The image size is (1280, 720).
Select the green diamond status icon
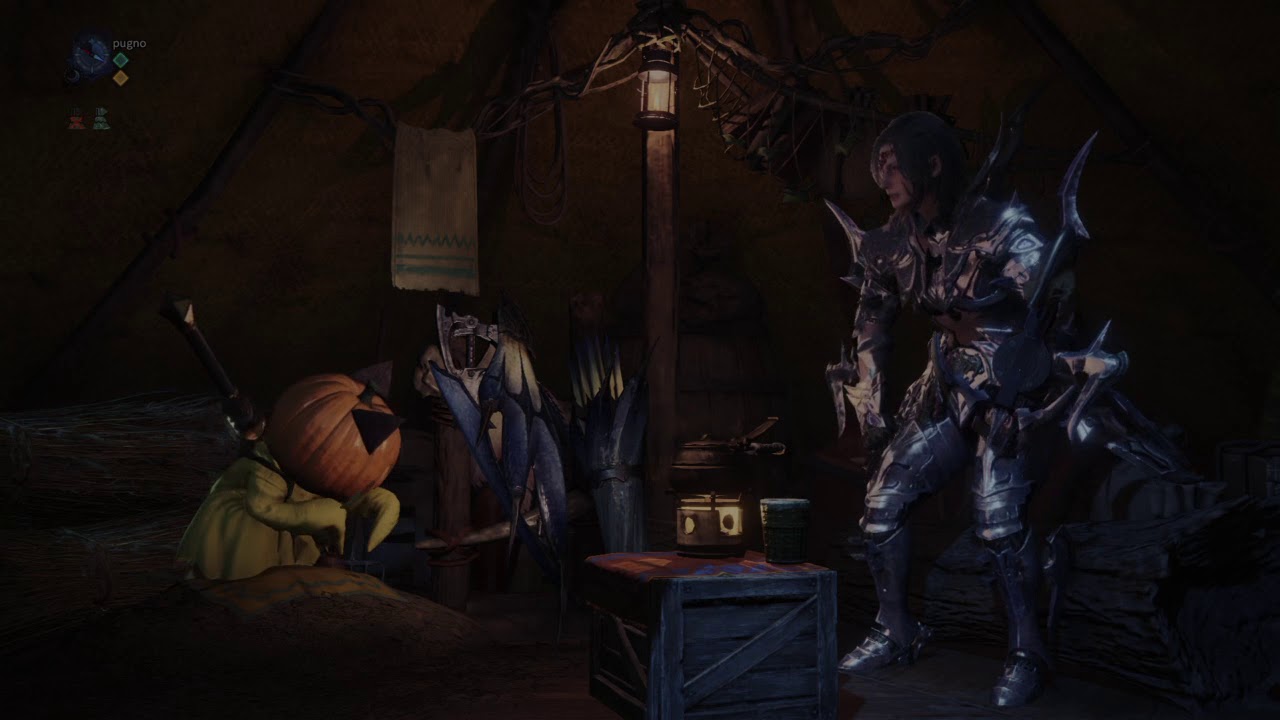click(x=120, y=60)
